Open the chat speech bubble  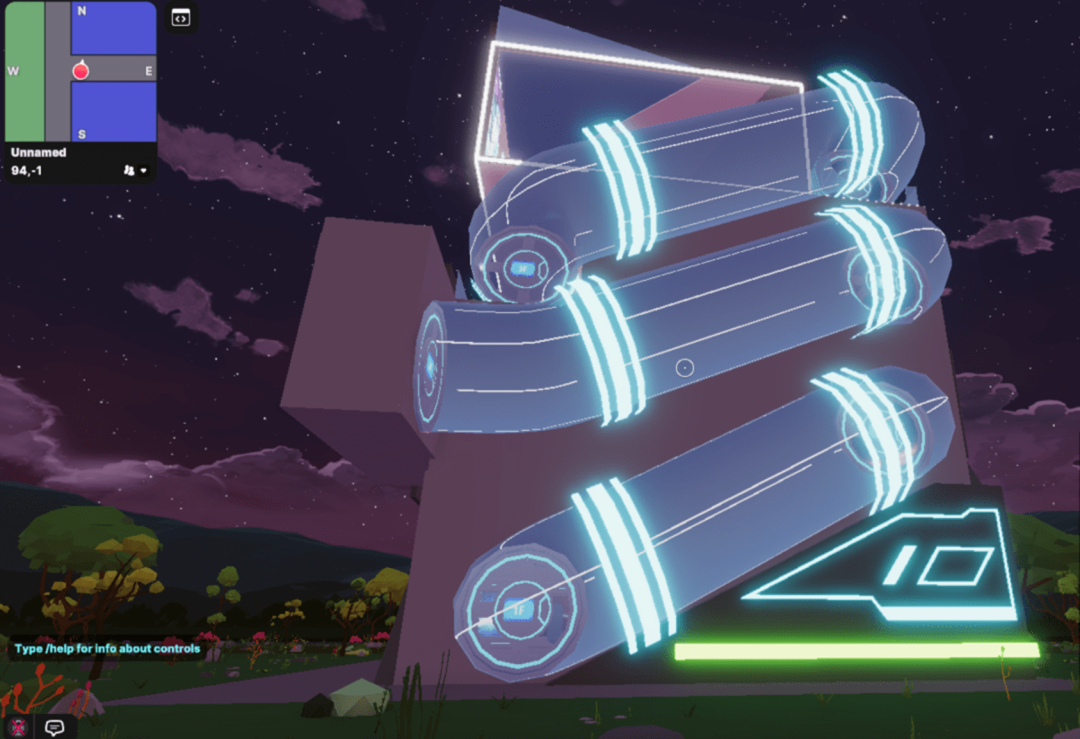point(55,727)
